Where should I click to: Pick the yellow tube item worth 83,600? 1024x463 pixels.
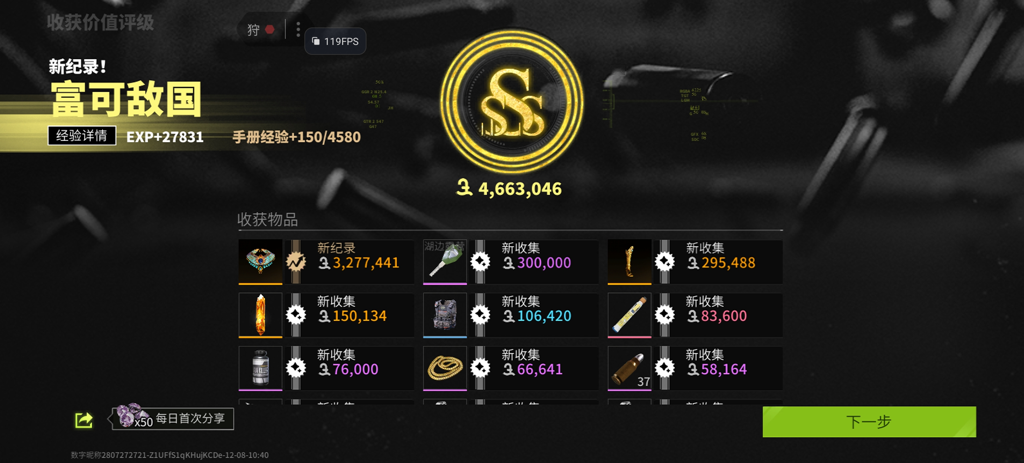[629, 315]
